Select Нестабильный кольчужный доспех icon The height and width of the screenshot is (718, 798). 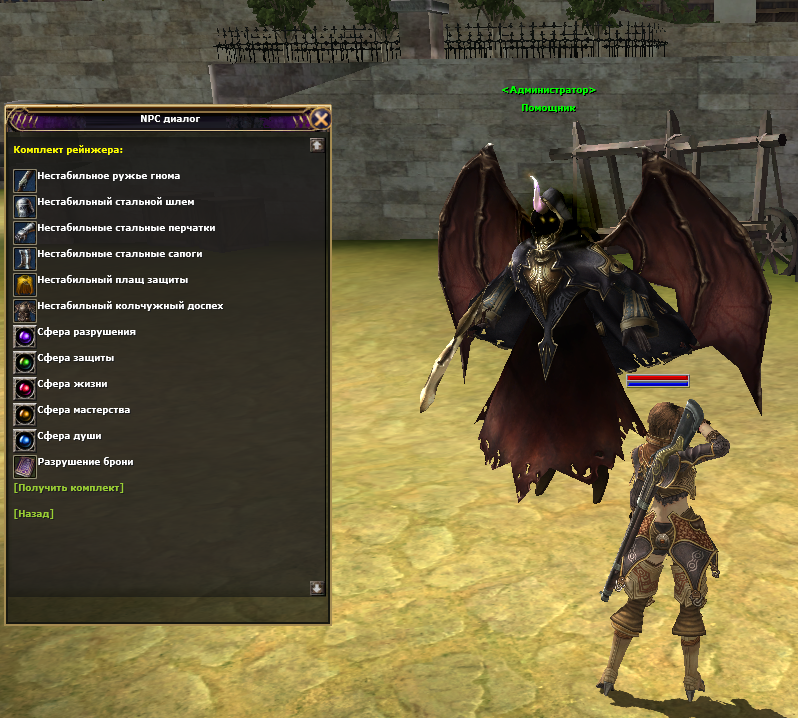click(25, 310)
